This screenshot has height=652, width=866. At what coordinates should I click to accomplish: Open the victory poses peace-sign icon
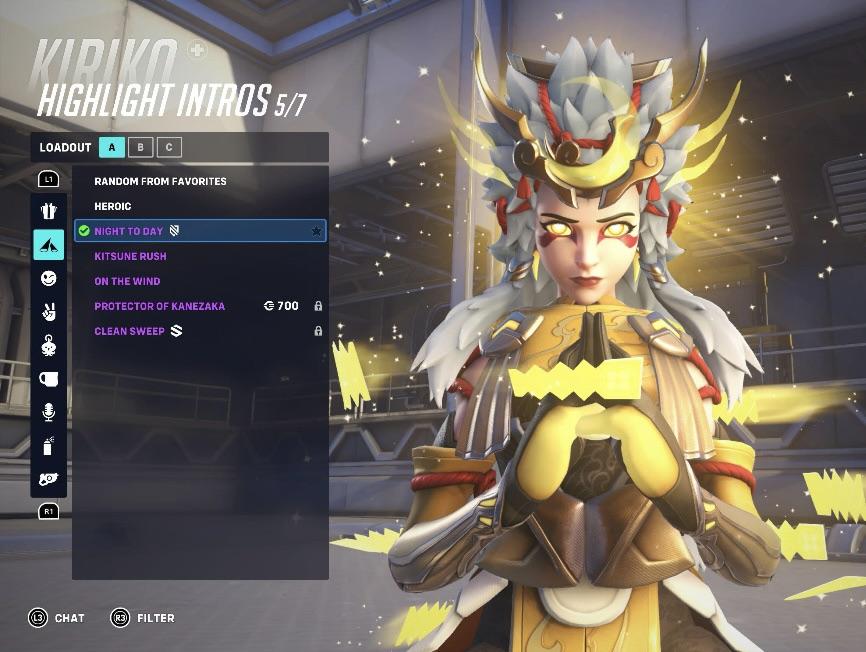coord(49,312)
